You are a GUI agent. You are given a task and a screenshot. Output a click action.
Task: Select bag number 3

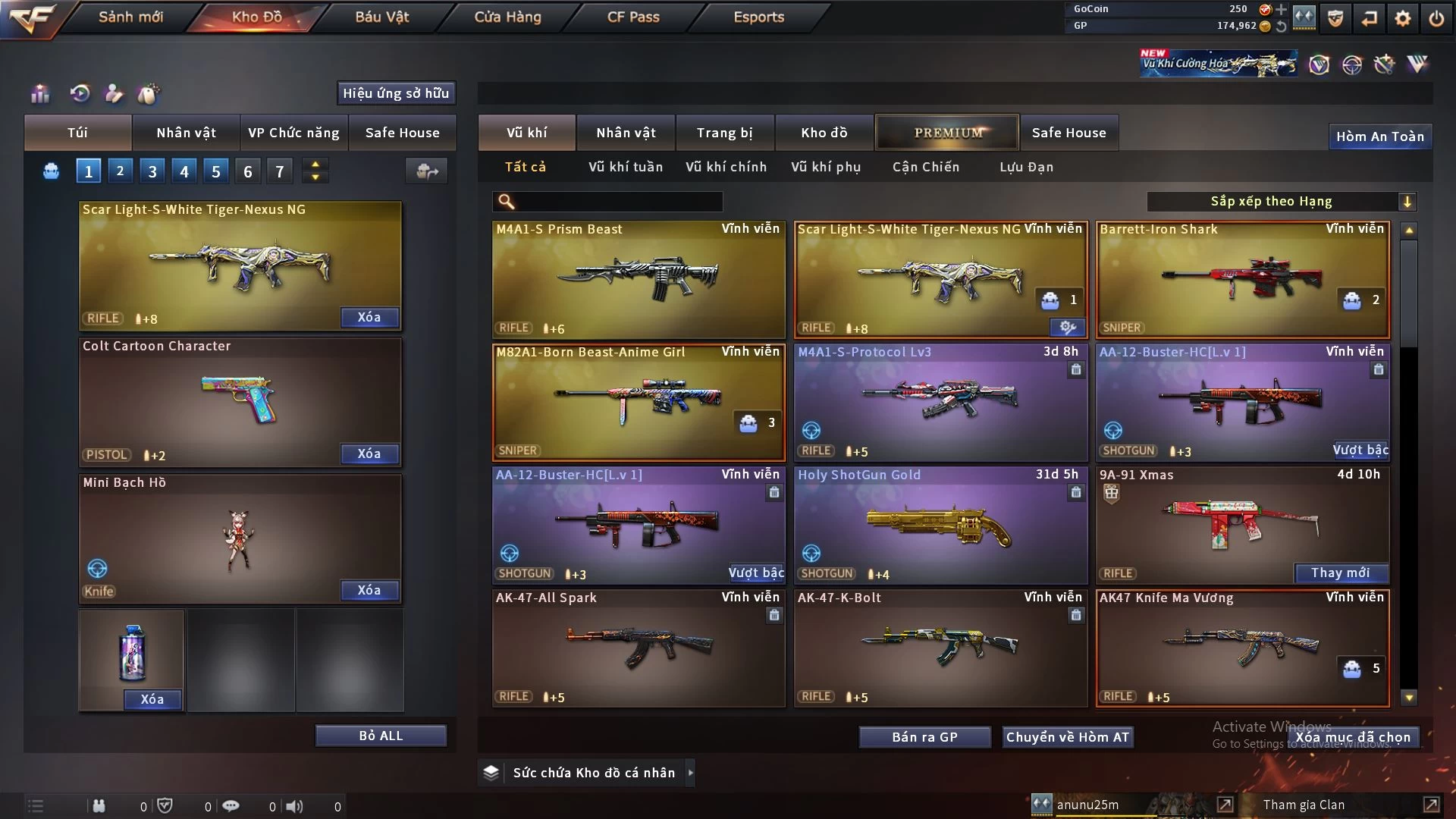(x=152, y=171)
